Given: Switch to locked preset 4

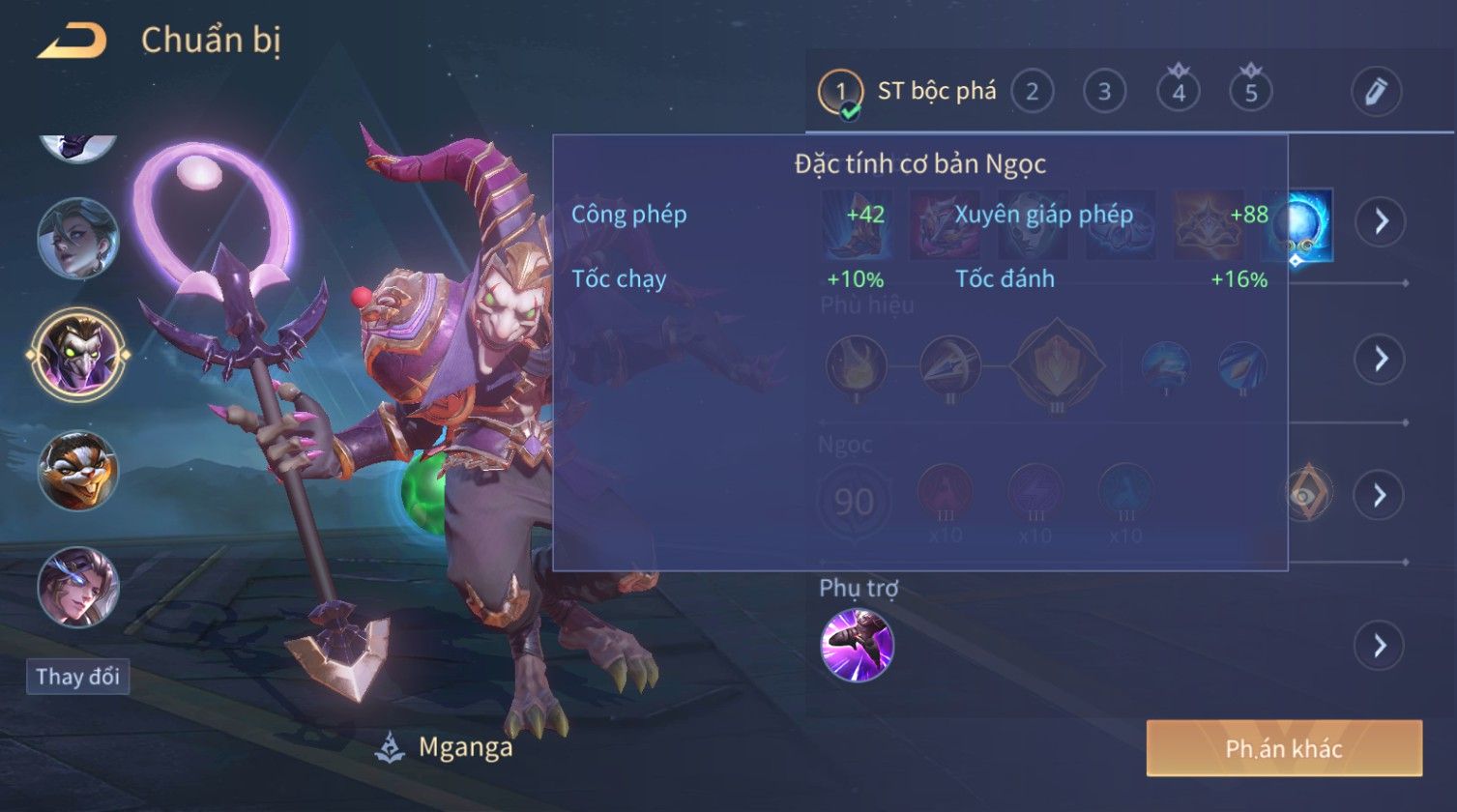Looking at the screenshot, I should click(x=1178, y=92).
